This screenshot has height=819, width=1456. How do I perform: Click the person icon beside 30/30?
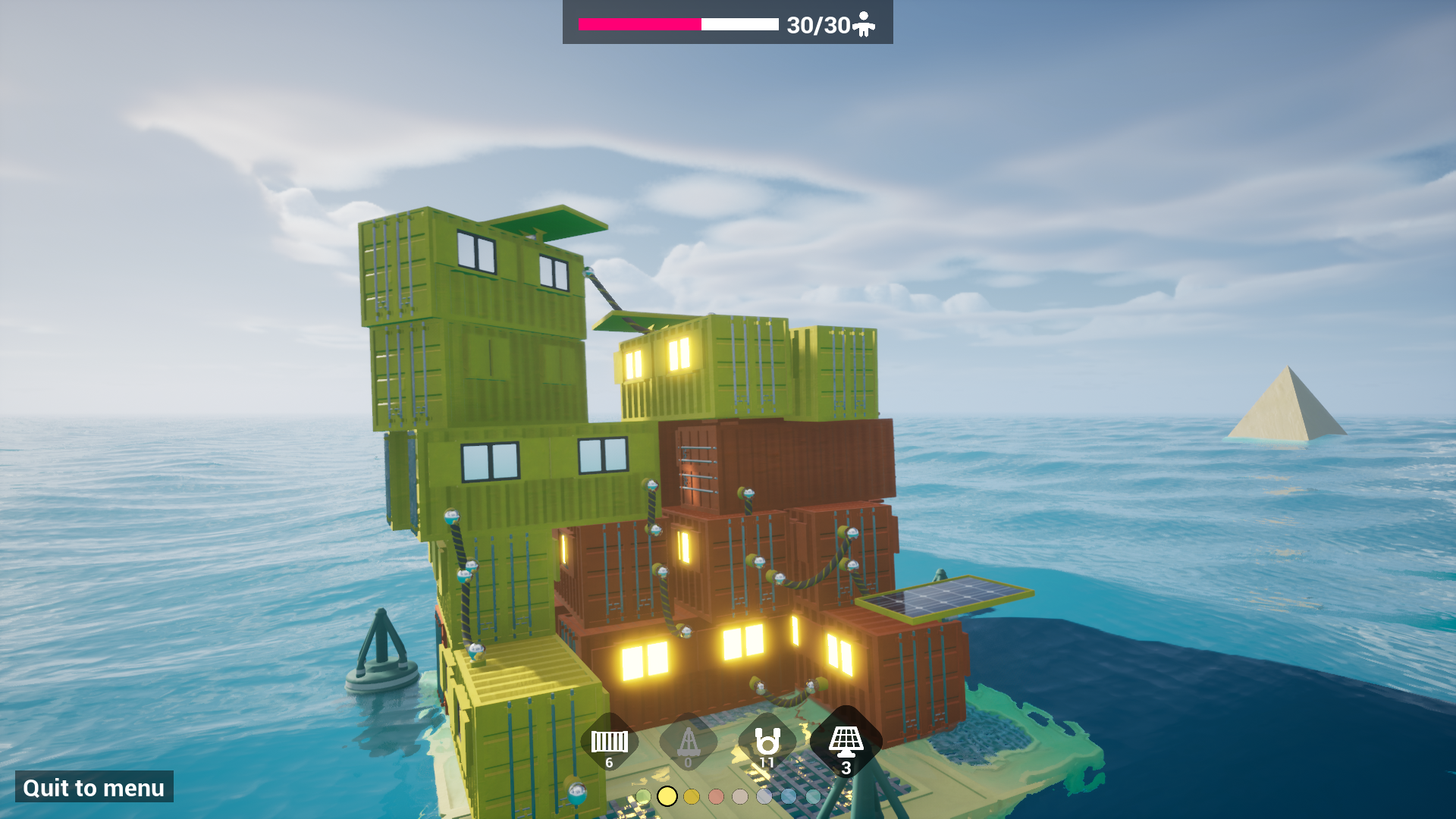pos(864,24)
